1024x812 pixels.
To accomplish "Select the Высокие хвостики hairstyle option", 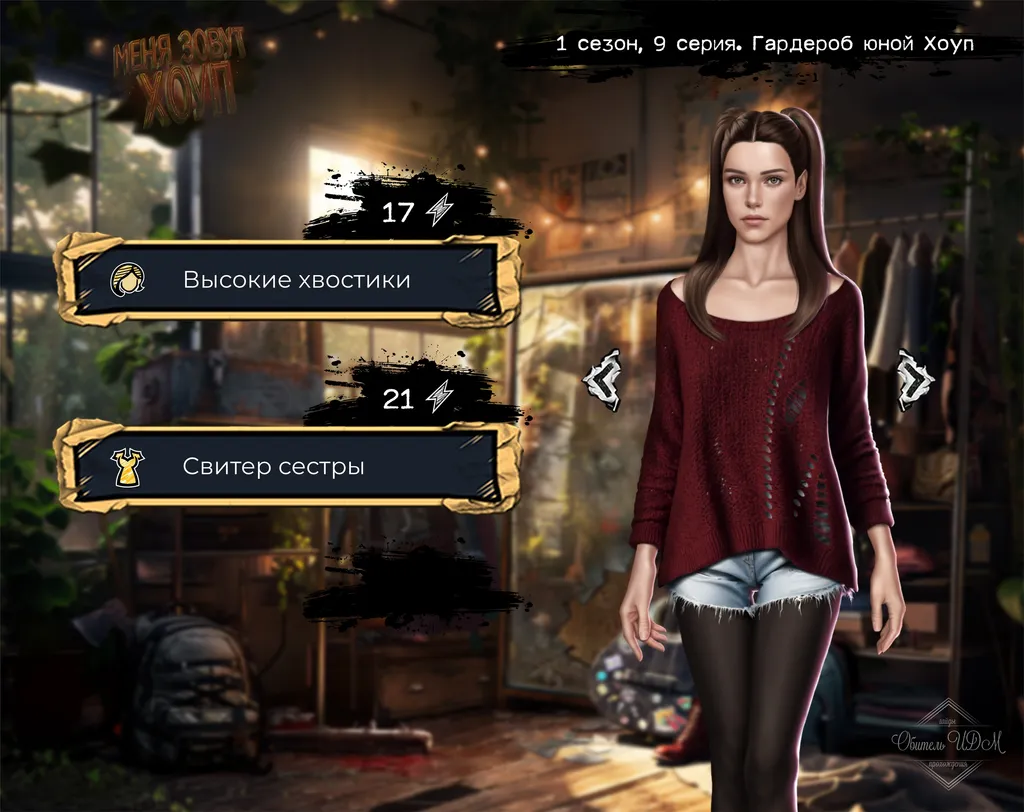I will coord(288,280).
